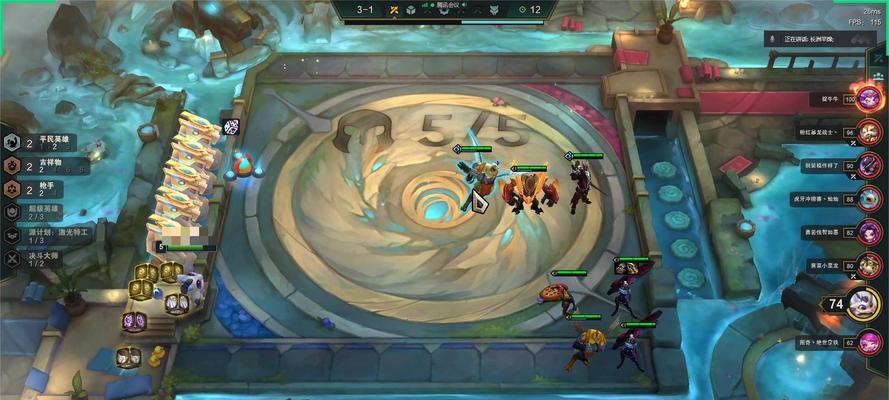Select the top player with 100 health
889x400 pixels.
(x=868, y=98)
